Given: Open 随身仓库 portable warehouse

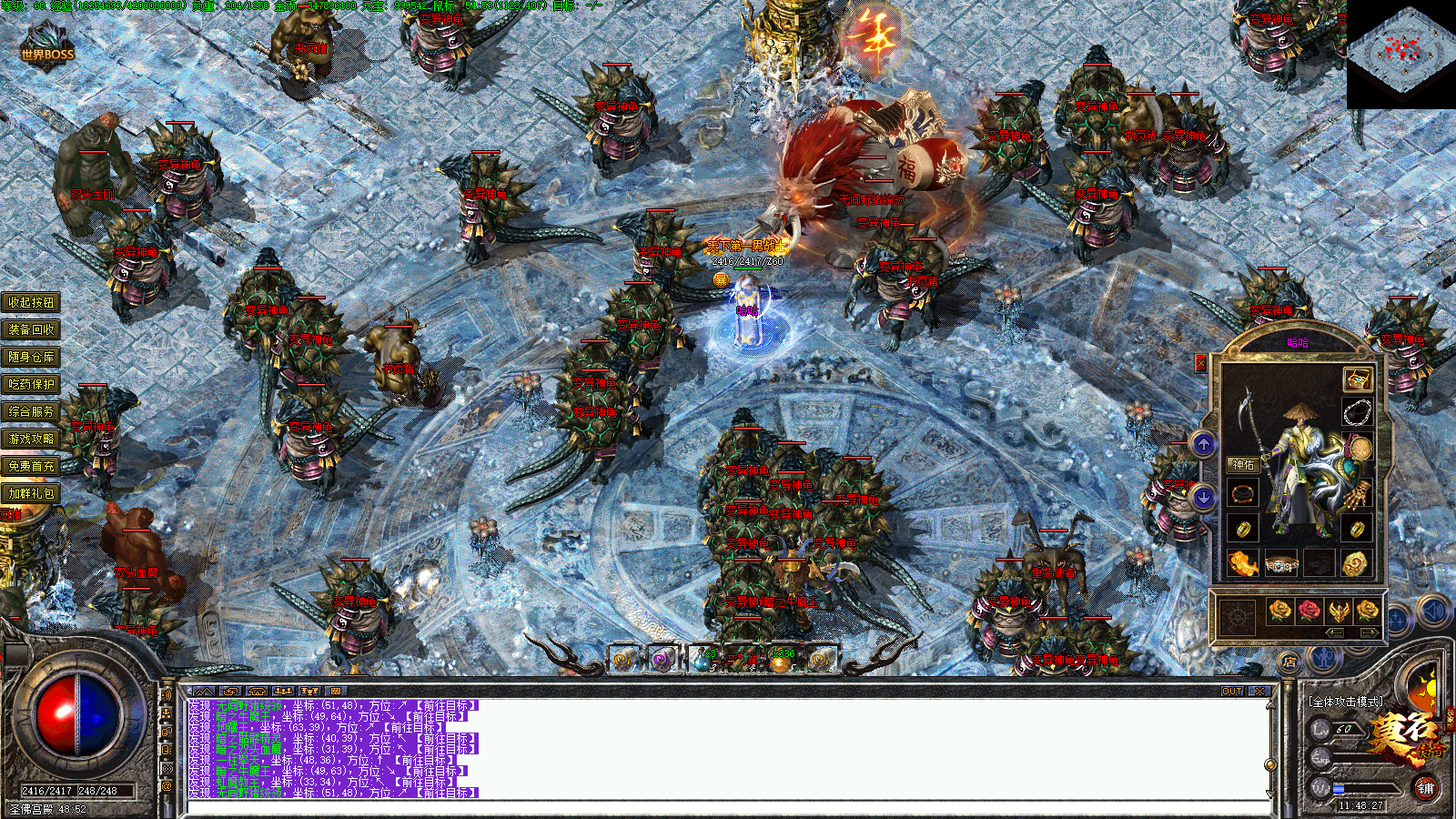Looking at the screenshot, I should point(31,357).
